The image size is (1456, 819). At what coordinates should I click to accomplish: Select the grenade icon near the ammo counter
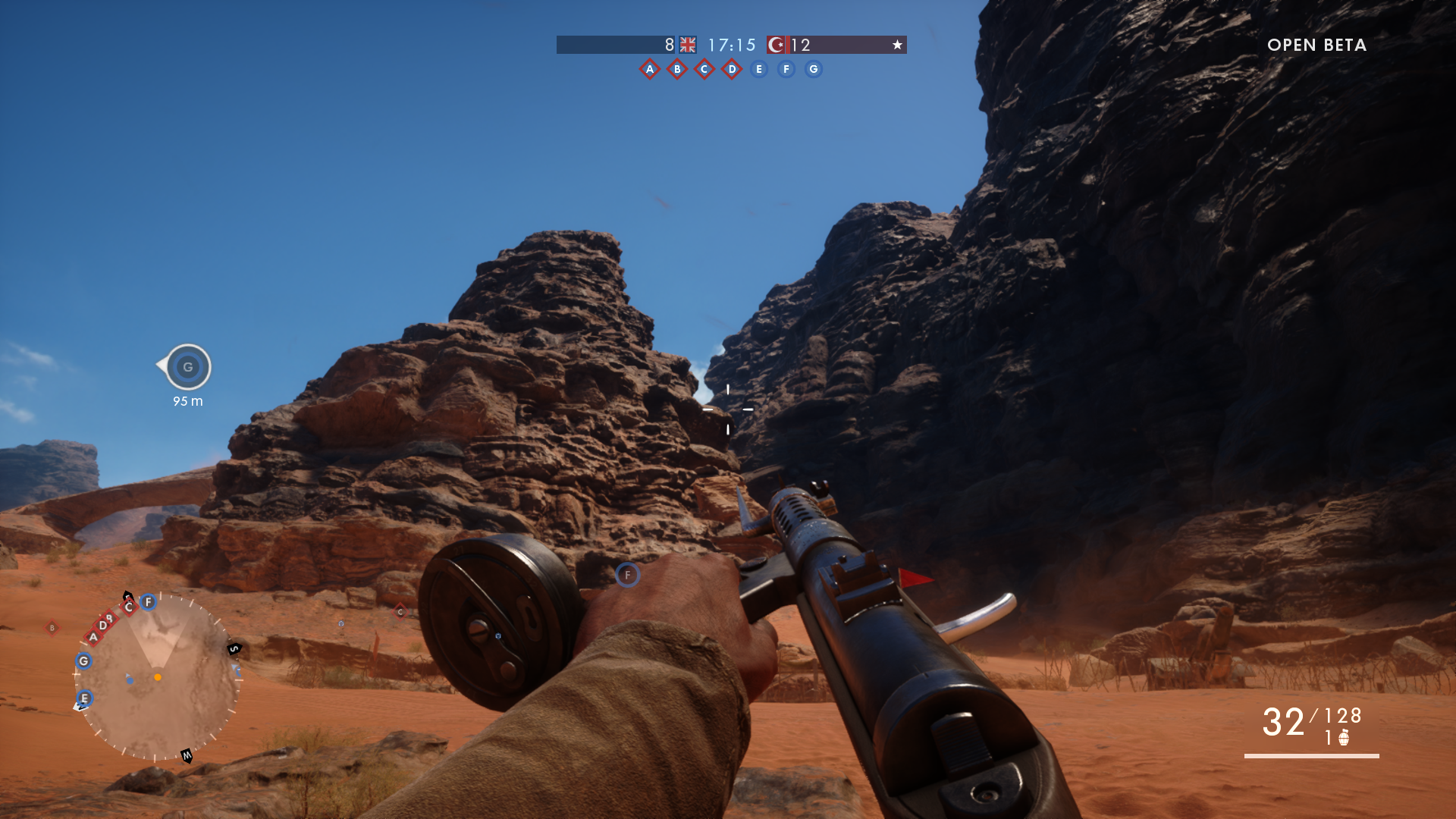click(1344, 738)
